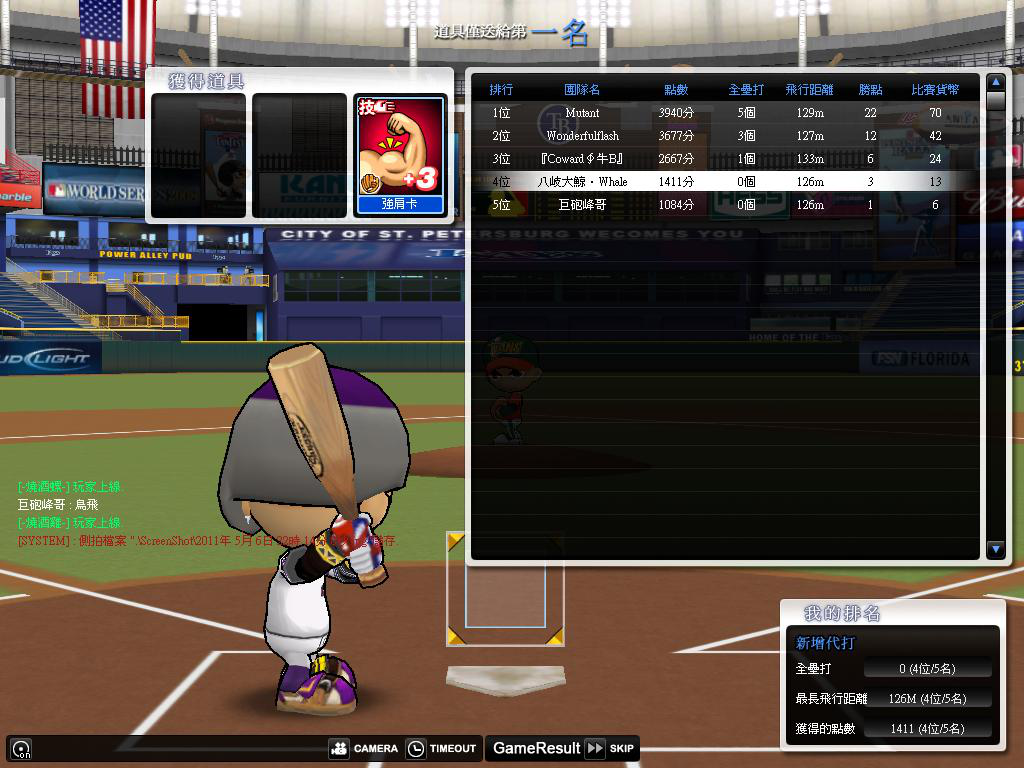Call a Timeout
Image resolution: width=1024 pixels, height=768 pixels.
[441, 748]
